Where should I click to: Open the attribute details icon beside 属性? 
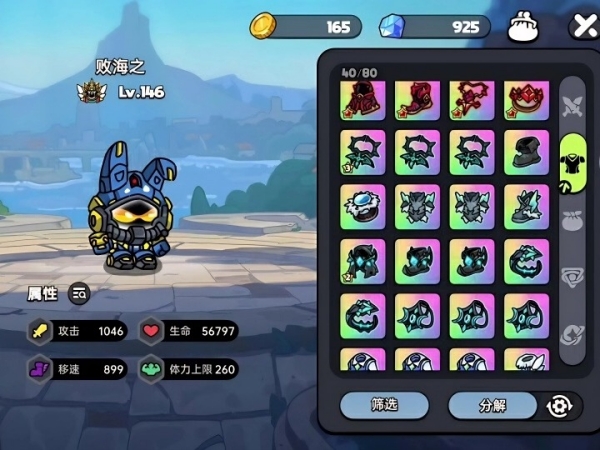point(79,293)
